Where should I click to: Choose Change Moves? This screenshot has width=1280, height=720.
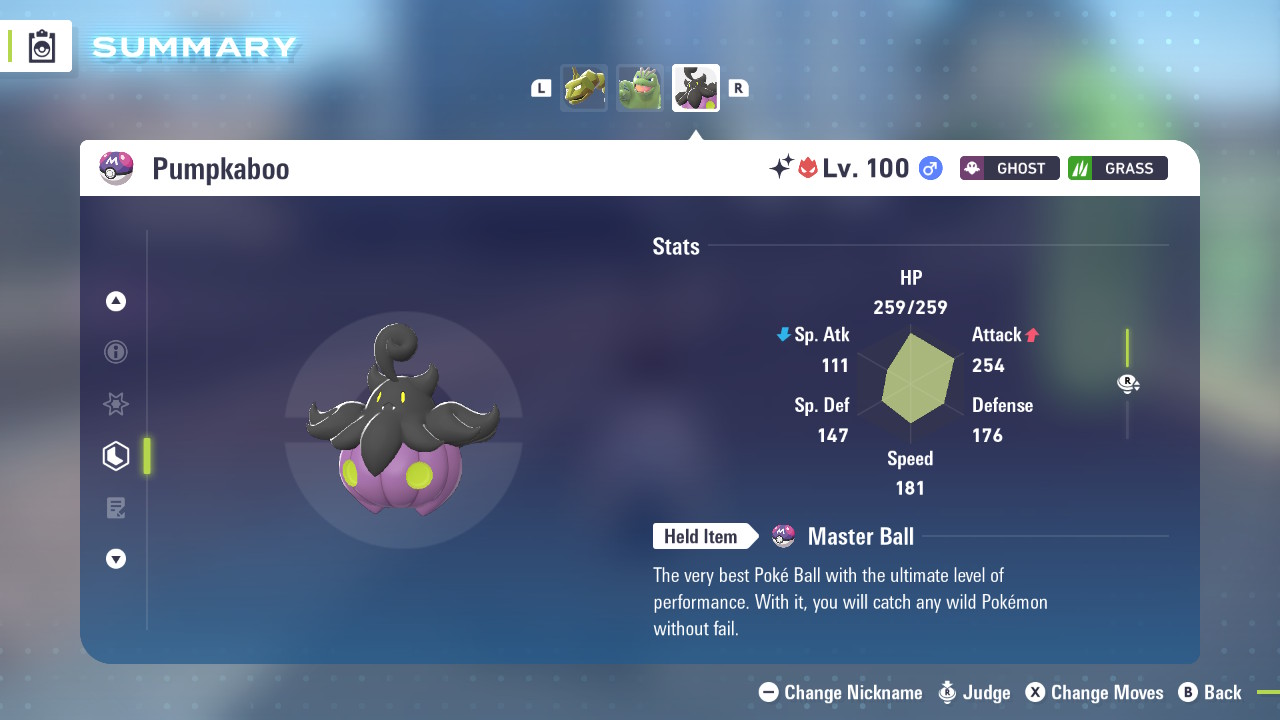1095,692
